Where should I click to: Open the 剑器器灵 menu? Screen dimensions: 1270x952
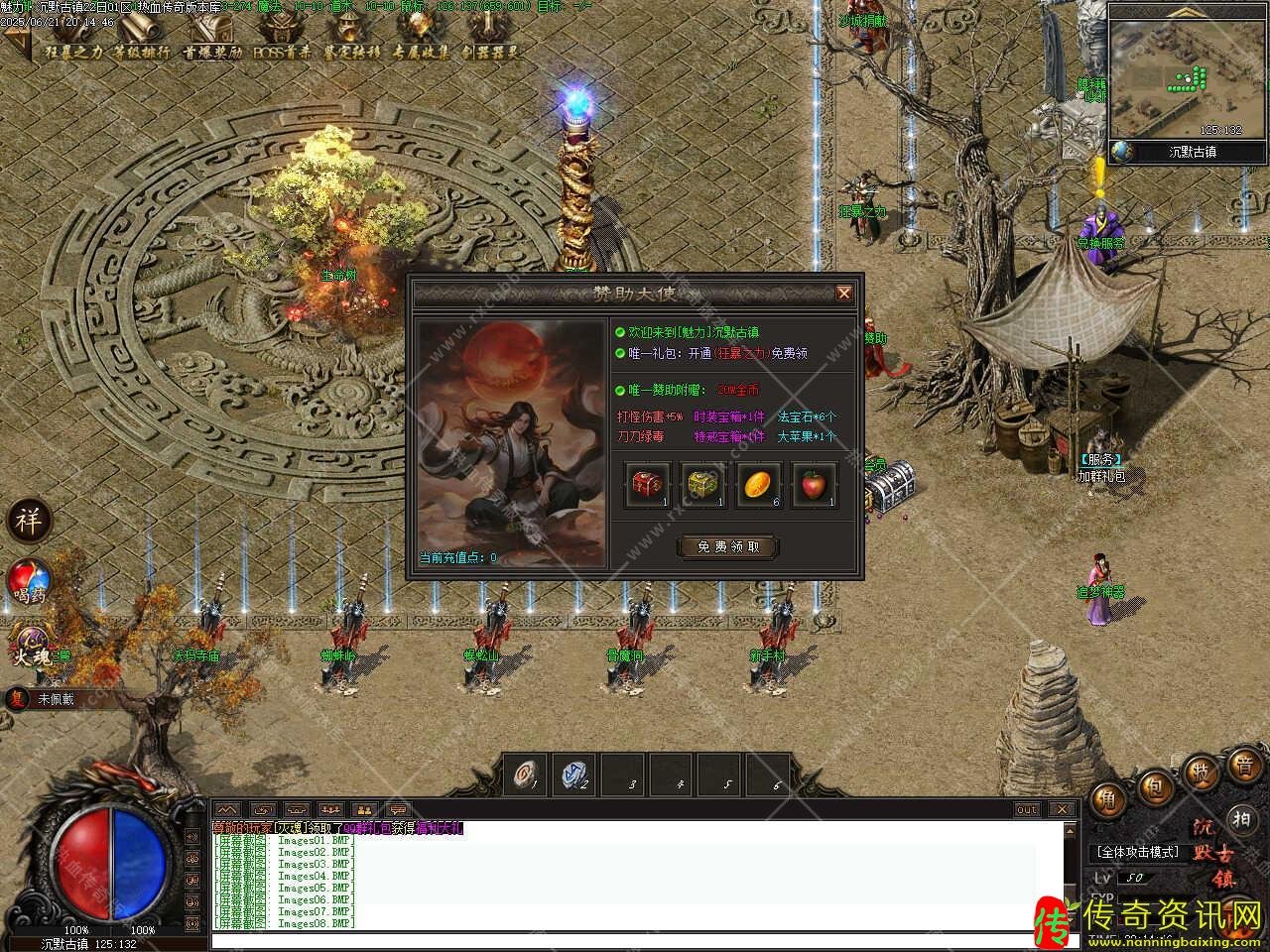click(x=490, y=52)
